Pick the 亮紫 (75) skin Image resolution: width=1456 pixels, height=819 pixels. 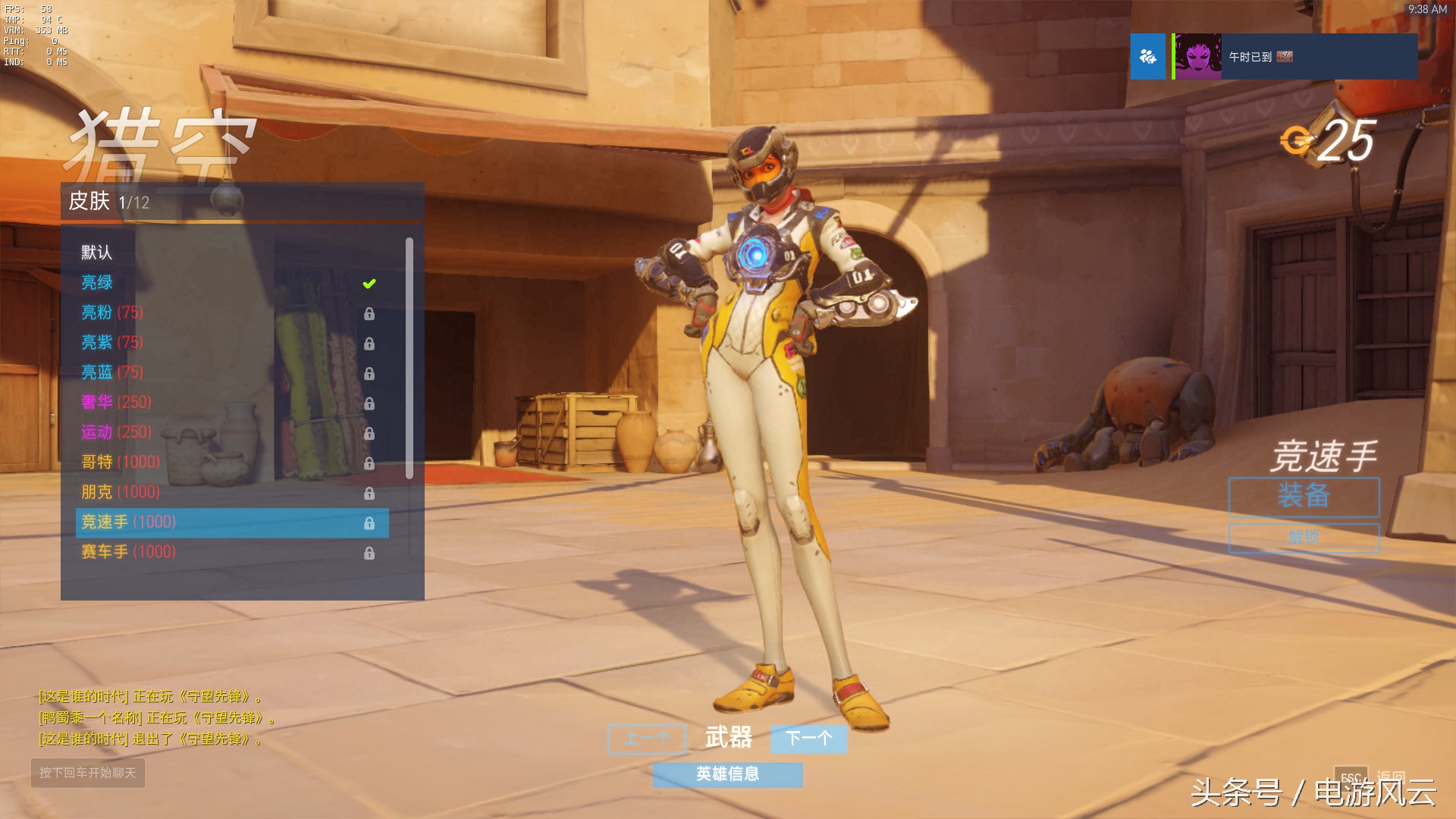pos(112,342)
